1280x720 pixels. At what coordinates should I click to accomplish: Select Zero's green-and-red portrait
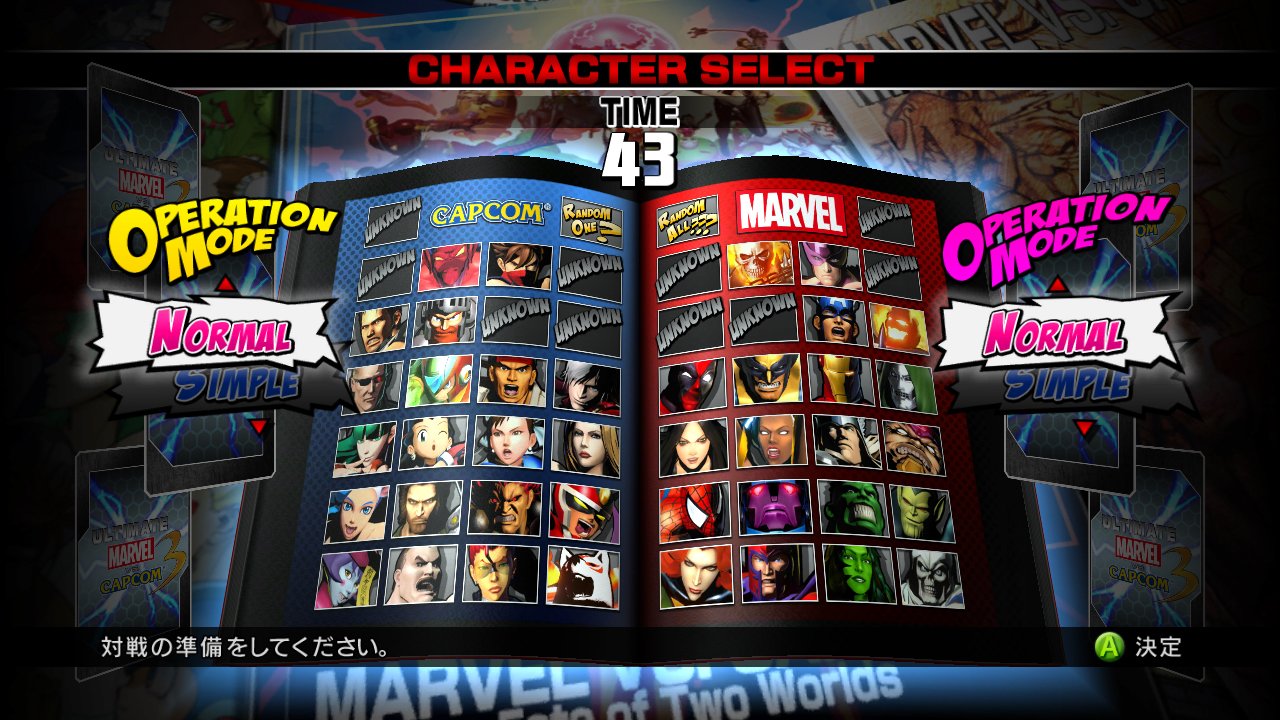pos(439,381)
